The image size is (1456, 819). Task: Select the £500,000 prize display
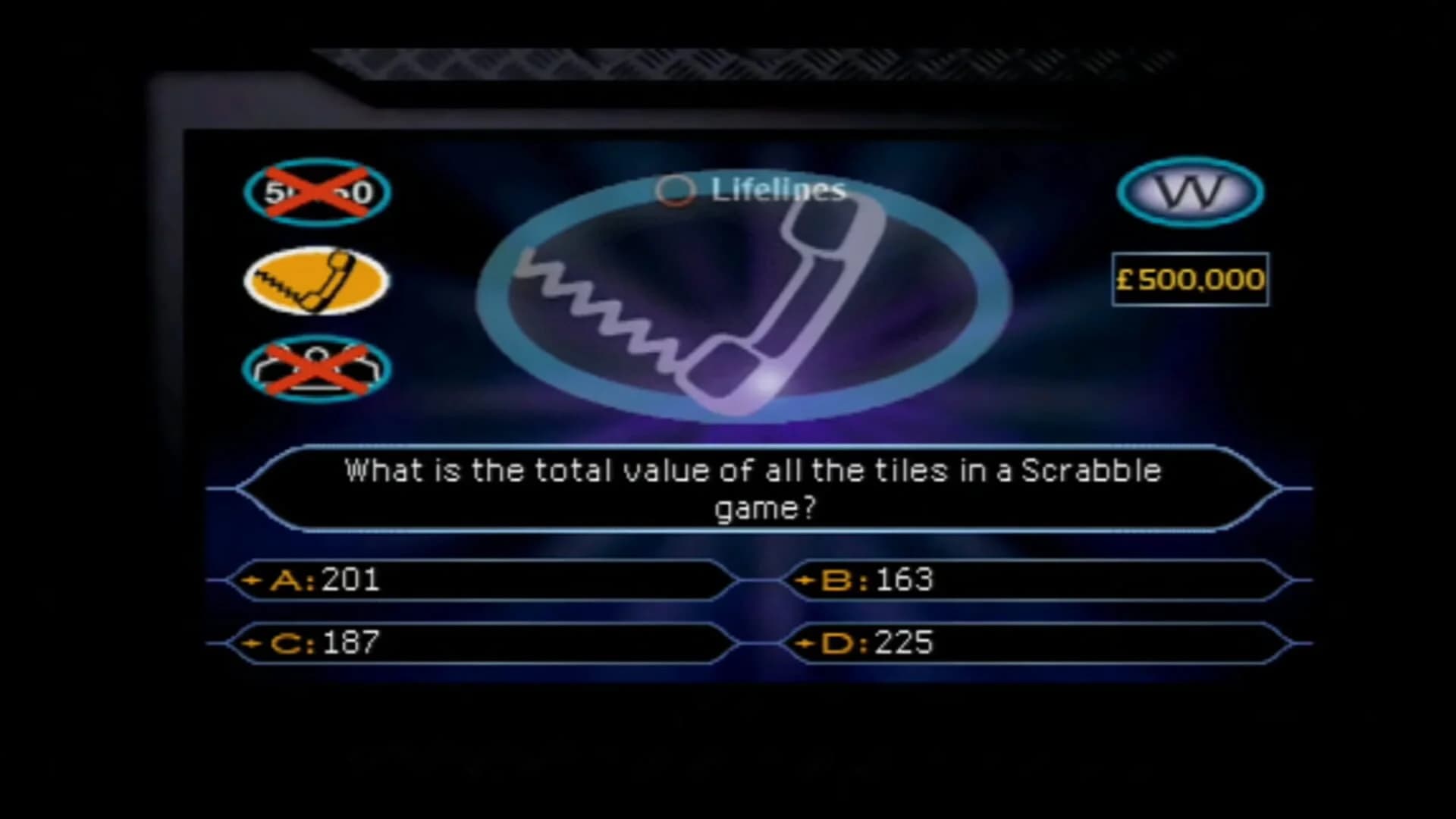[1189, 279]
